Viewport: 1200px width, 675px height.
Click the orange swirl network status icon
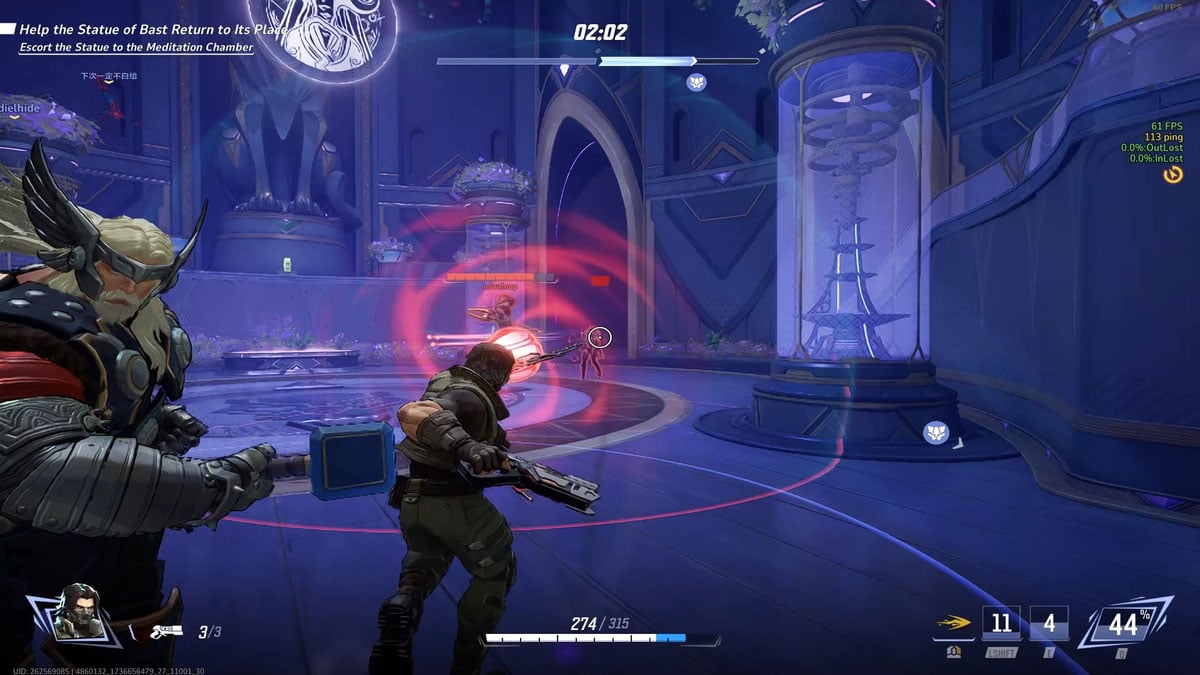(x=1173, y=175)
